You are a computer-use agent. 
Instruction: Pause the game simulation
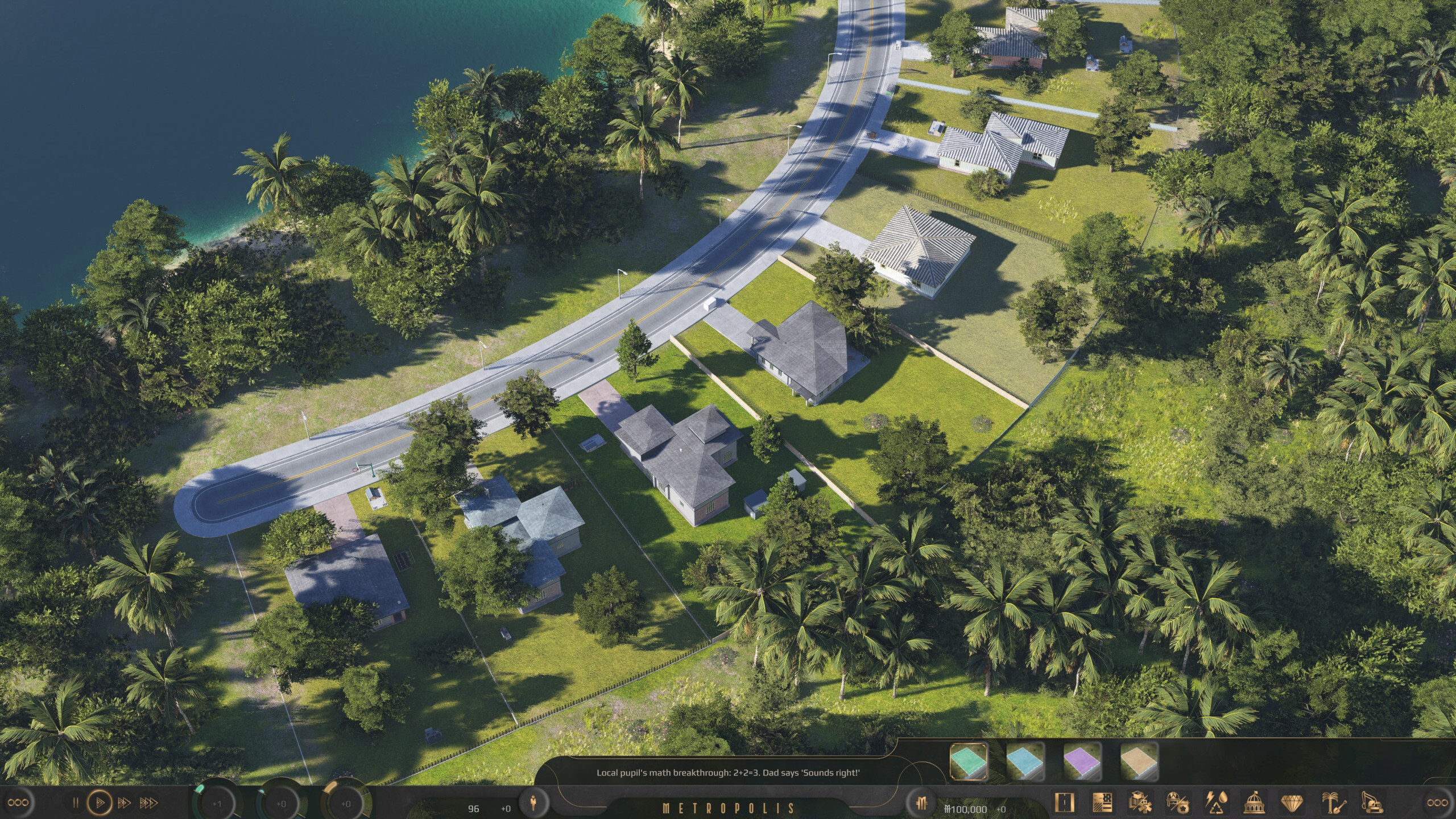(x=76, y=803)
